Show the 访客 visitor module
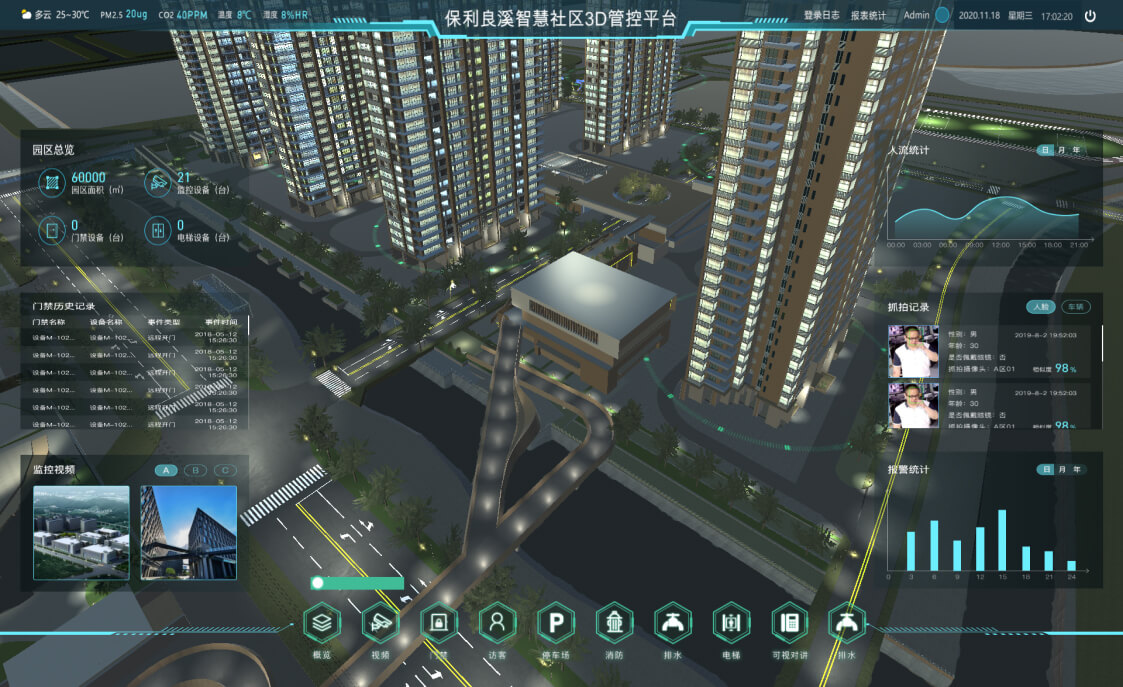This screenshot has width=1123, height=687. [x=497, y=623]
